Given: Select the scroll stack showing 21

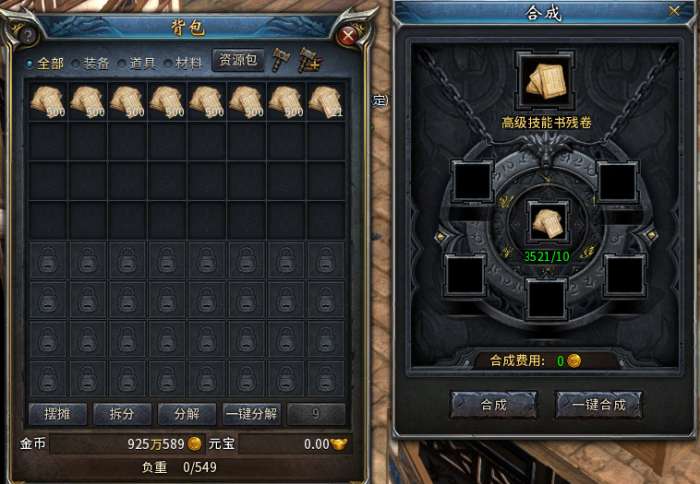Looking at the screenshot, I should coord(326,102).
